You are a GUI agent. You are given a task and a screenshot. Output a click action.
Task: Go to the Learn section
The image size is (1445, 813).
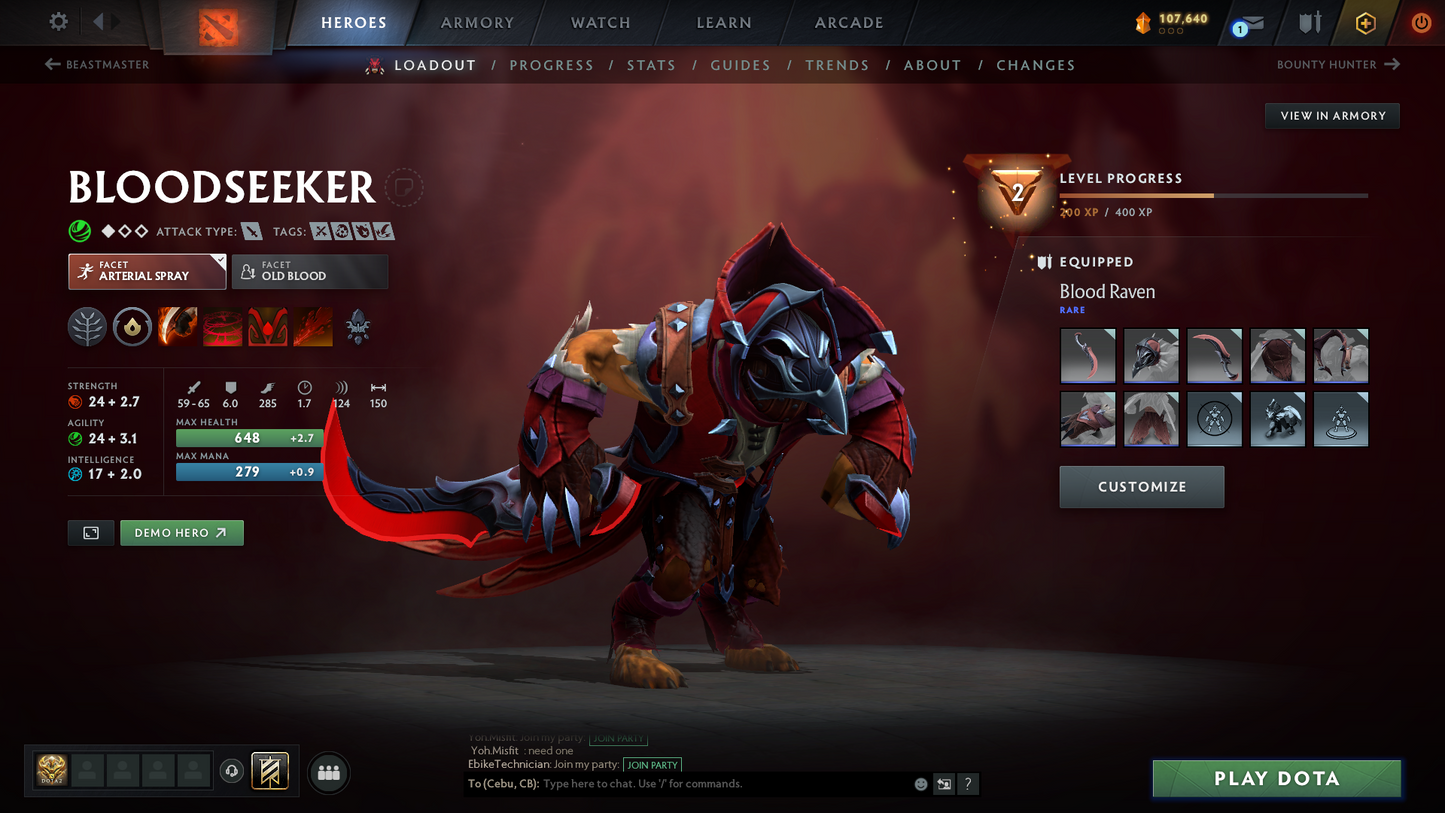(x=724, y=23)
